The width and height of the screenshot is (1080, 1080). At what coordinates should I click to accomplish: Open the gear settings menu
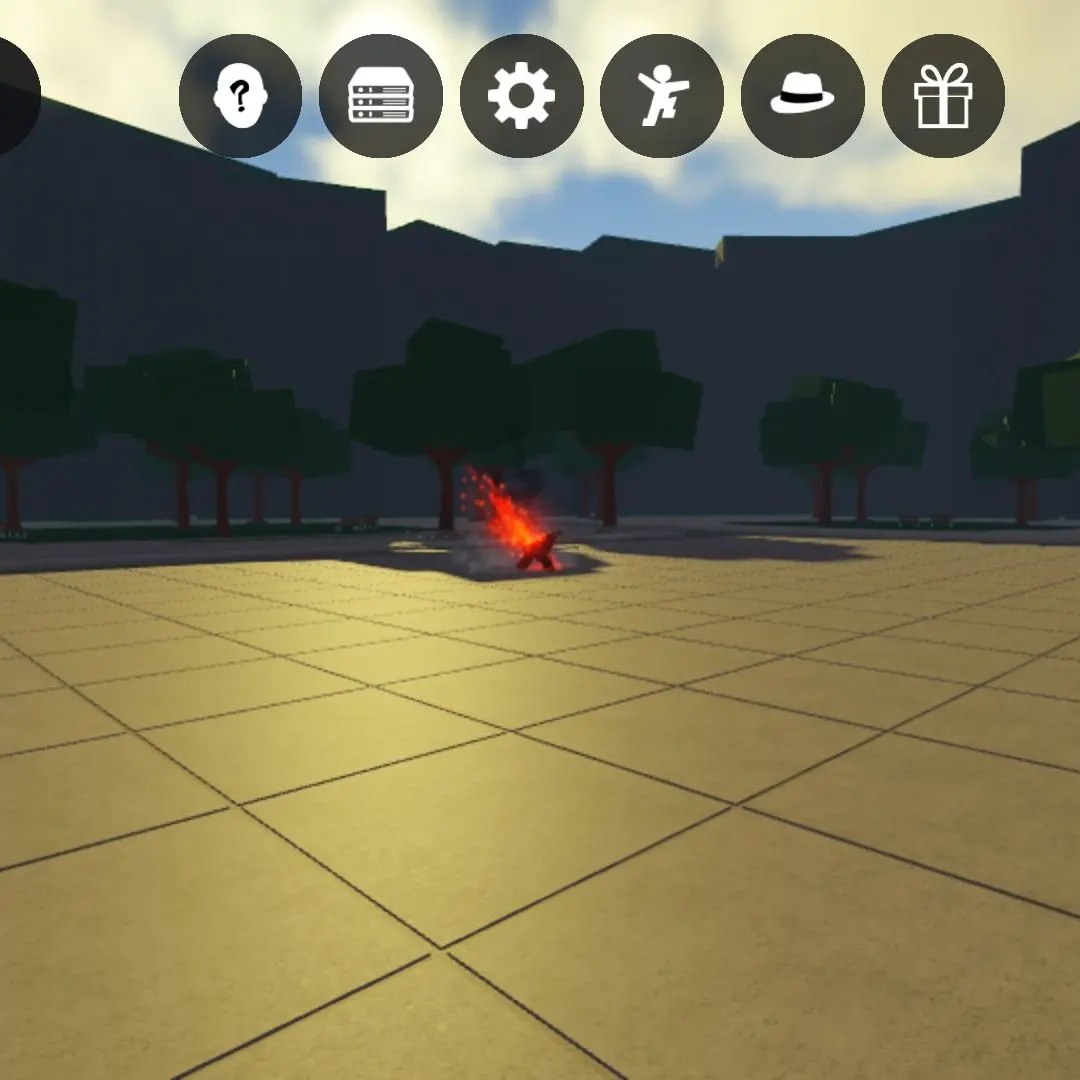tap(521, 96)
